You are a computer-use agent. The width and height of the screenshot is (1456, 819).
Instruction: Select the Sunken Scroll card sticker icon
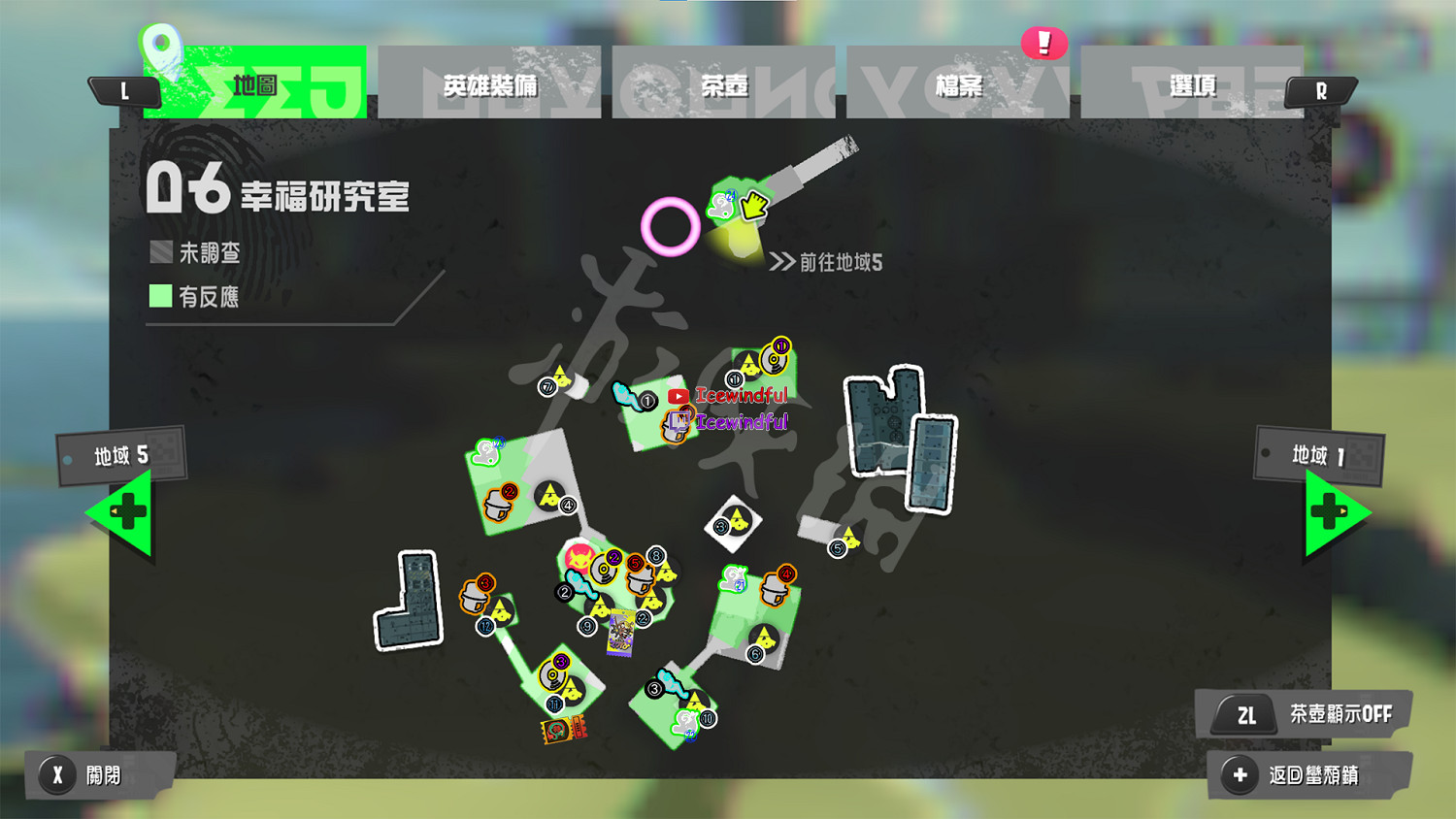point(621,633)
